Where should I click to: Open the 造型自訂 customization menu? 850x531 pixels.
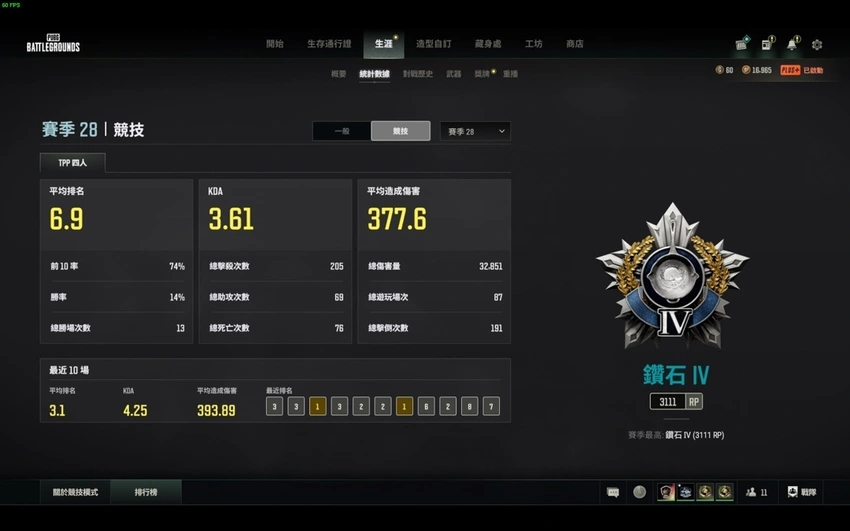click(x=433, y=44)
